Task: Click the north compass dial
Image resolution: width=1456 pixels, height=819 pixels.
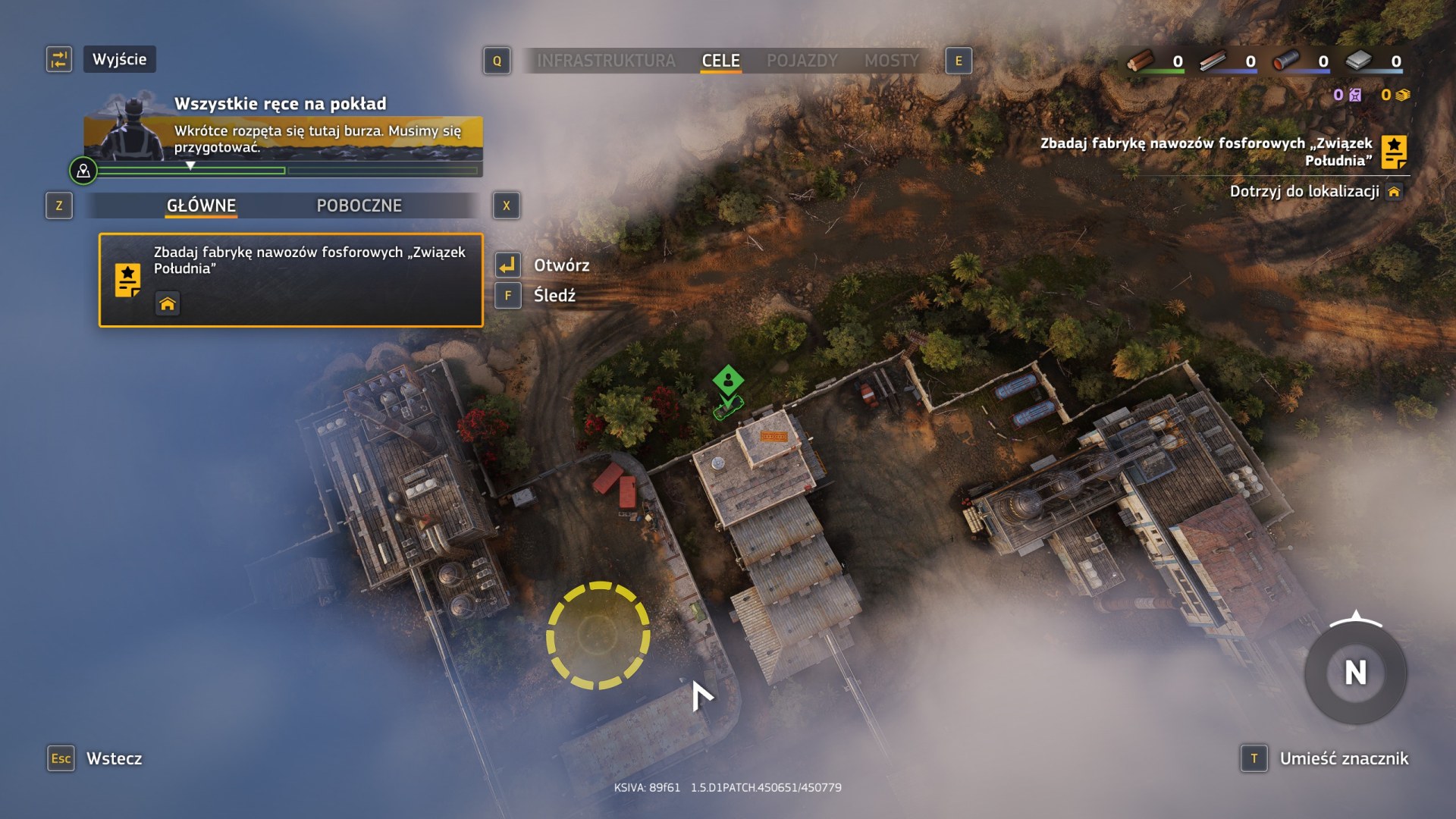Action: click(1355, 673)
